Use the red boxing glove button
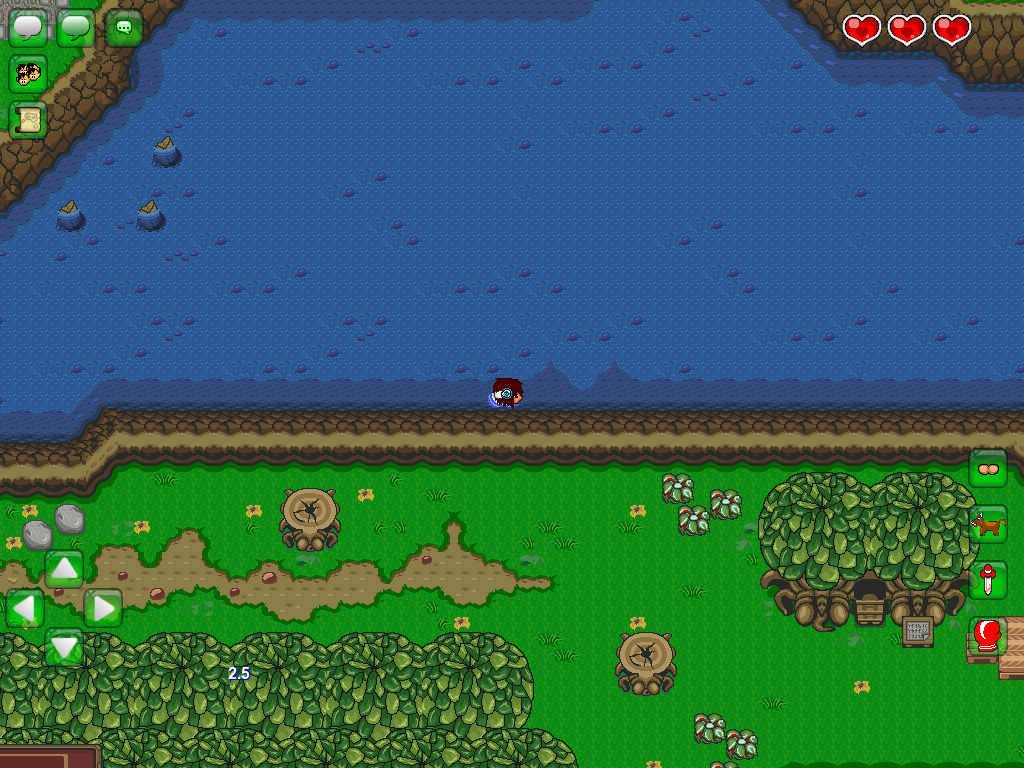Image resolution: width=1024 pixels, height=768 pixels. pos(988,636)
